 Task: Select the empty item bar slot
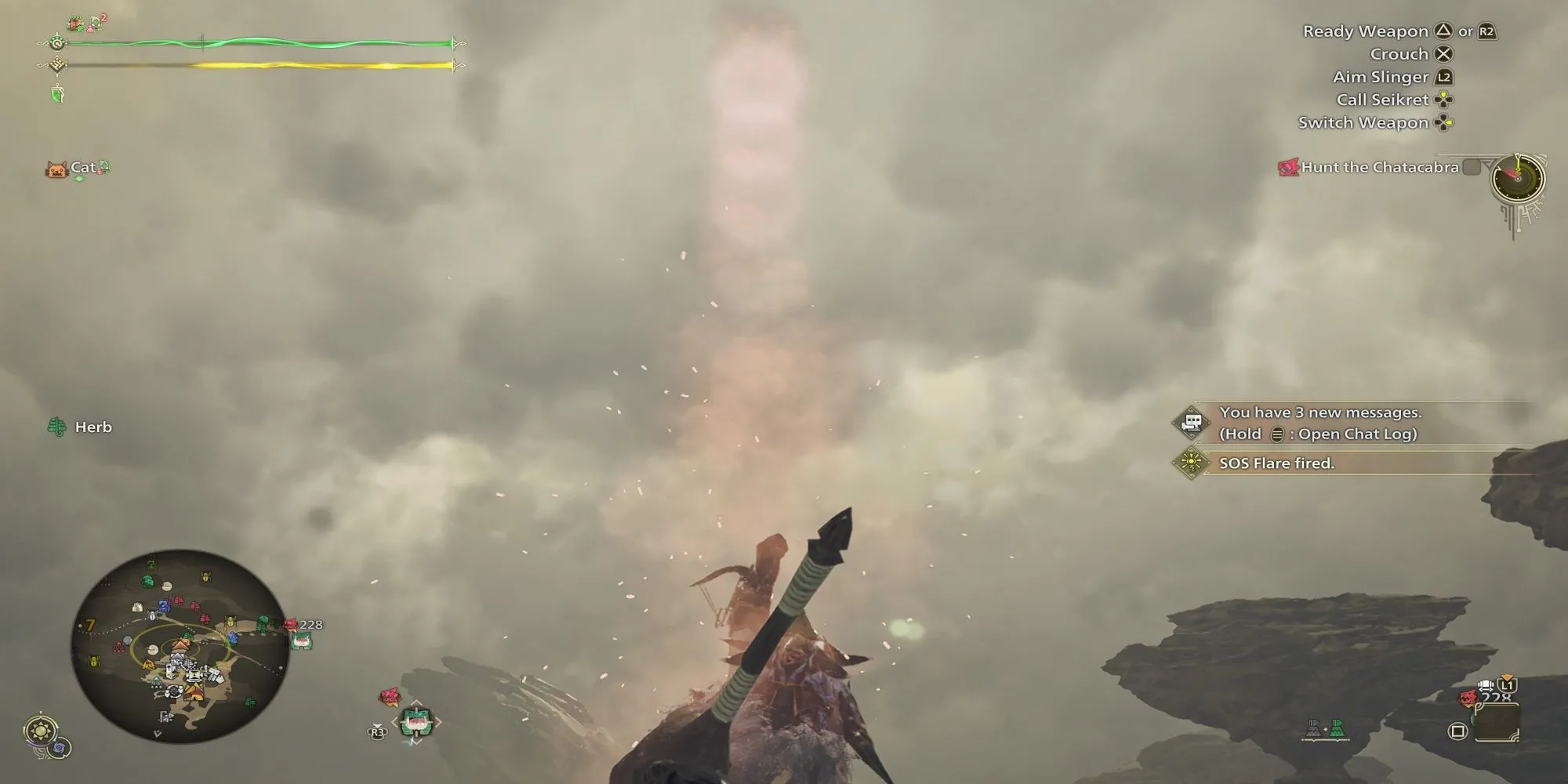1496,723
